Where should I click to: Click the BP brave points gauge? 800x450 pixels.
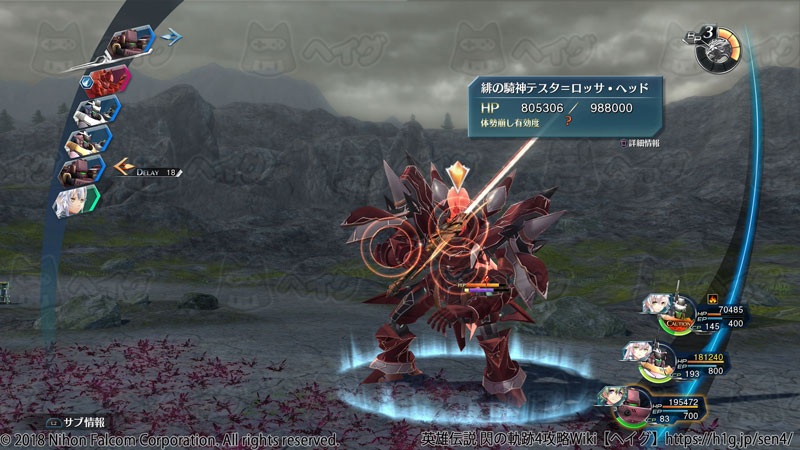(x=720, y=47)
